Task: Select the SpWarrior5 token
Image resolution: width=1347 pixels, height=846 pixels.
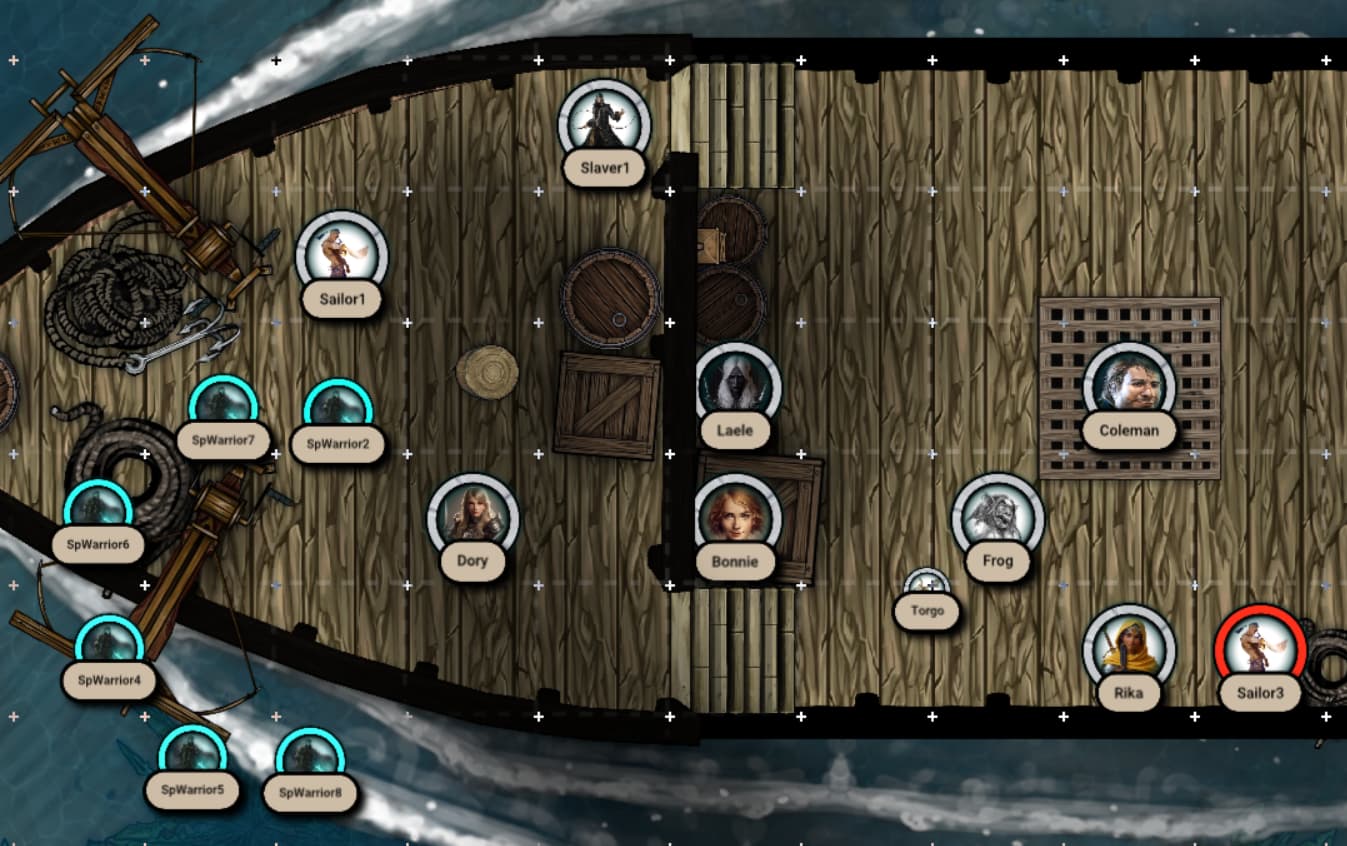Action: pyautogui.click(x=194, y=758)
